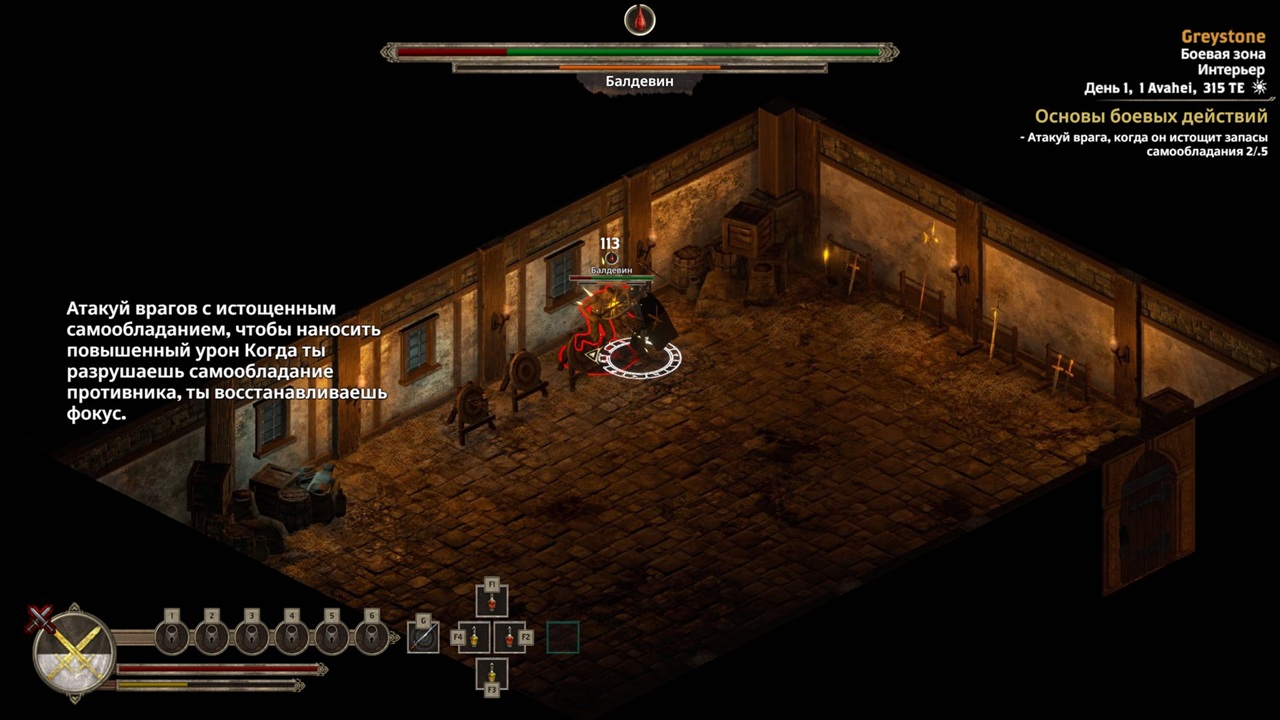The width and height of the screenshot is (1280, 720).
Task: Select the locked ability slot numbered 3
Action: 252,636
